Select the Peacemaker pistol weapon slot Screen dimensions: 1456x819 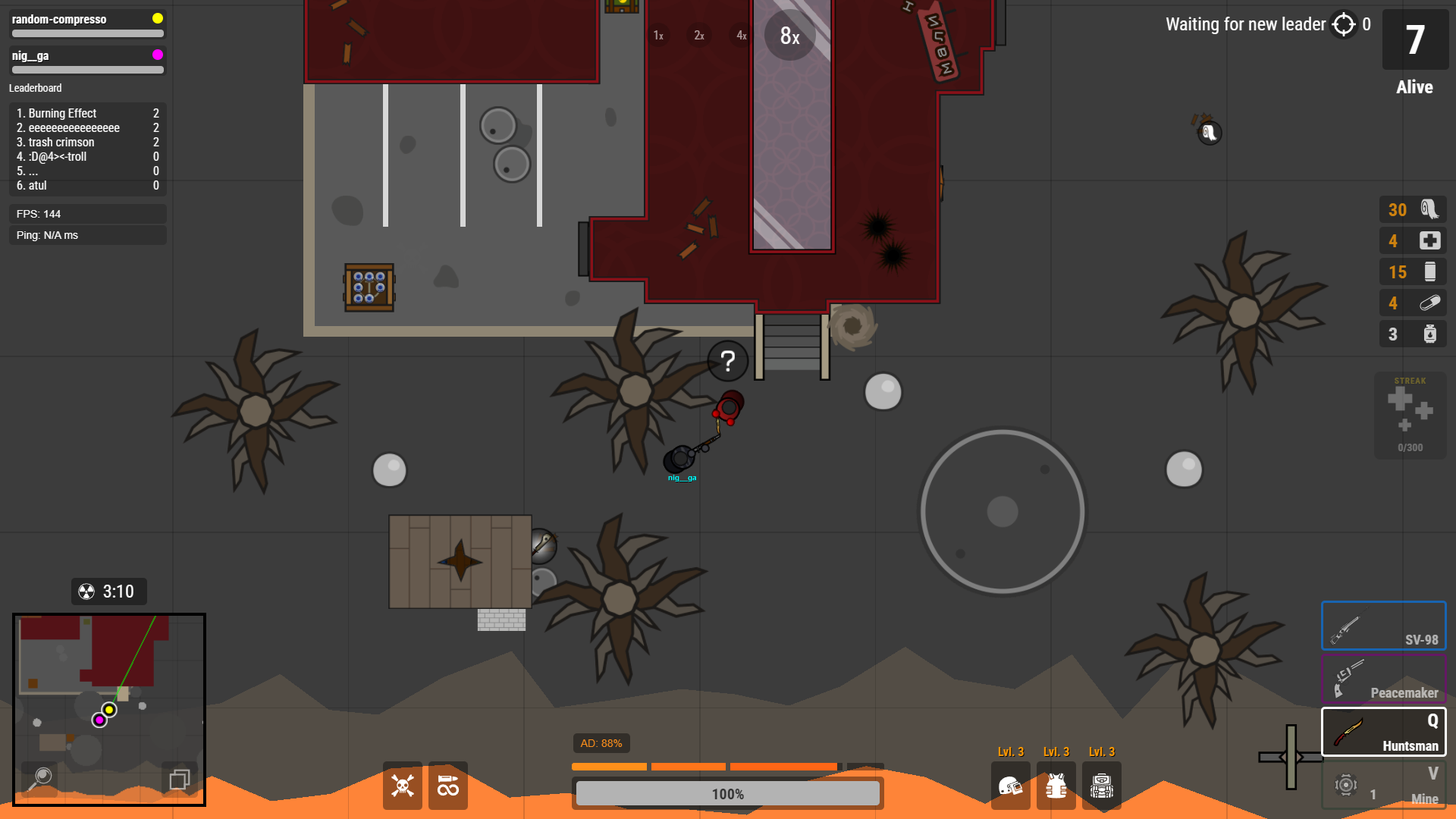(1383, 679)
